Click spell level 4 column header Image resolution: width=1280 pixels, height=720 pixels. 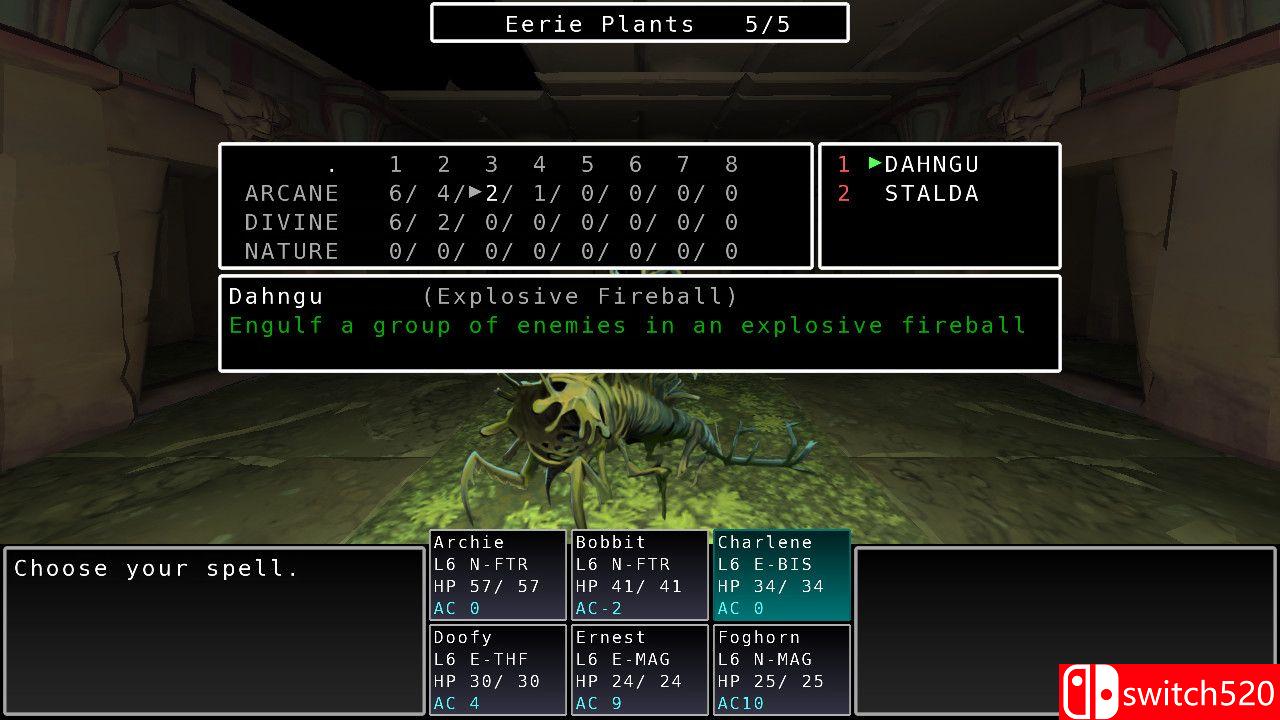(540, 164)
